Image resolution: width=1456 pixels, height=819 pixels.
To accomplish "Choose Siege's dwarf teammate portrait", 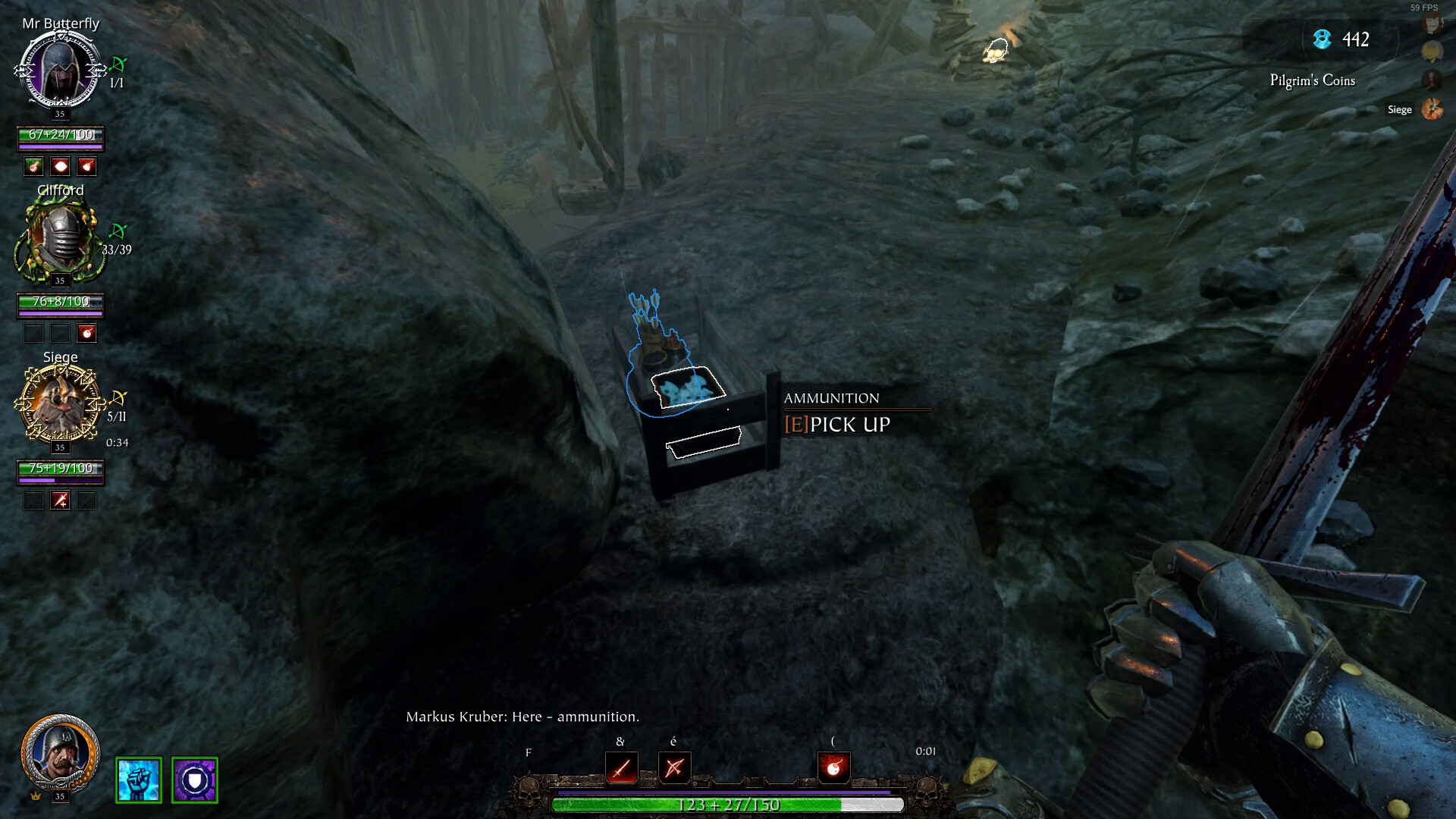I will [59, 403].
